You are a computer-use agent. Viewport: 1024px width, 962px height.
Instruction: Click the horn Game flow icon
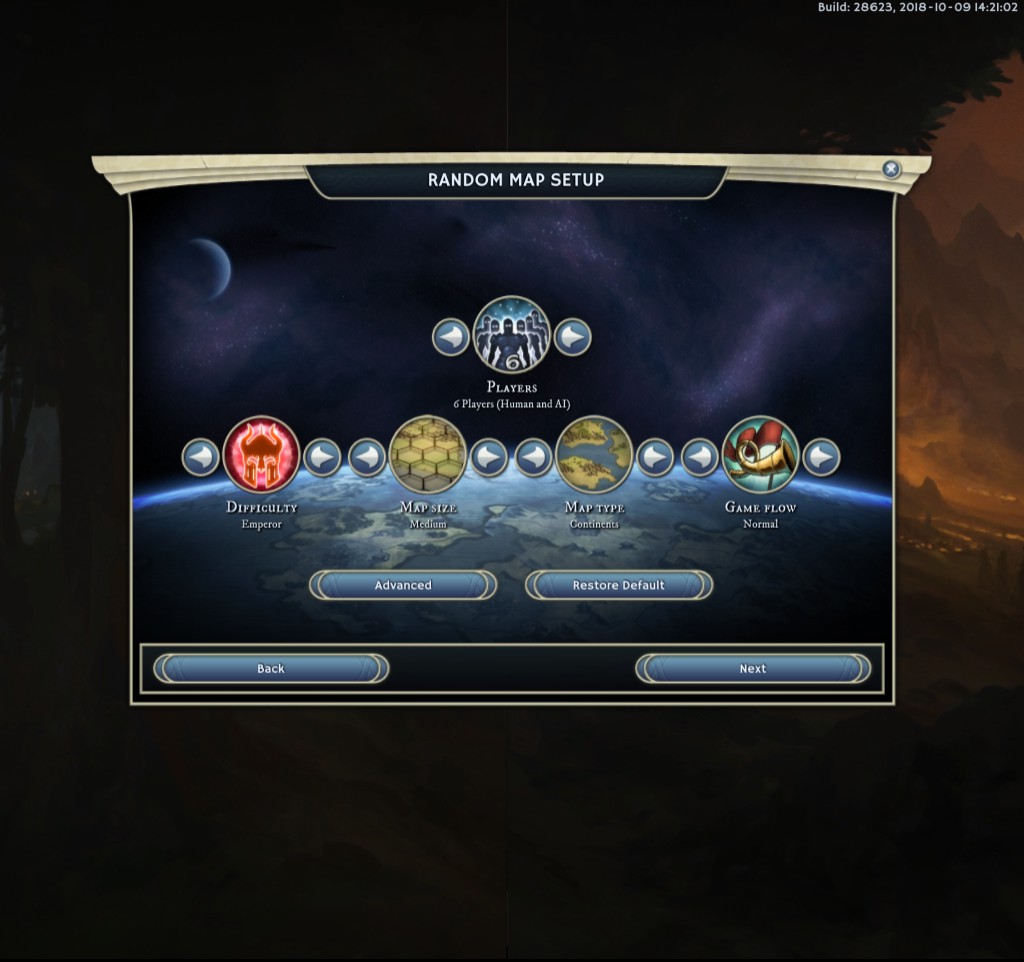[x=760, y=455]
